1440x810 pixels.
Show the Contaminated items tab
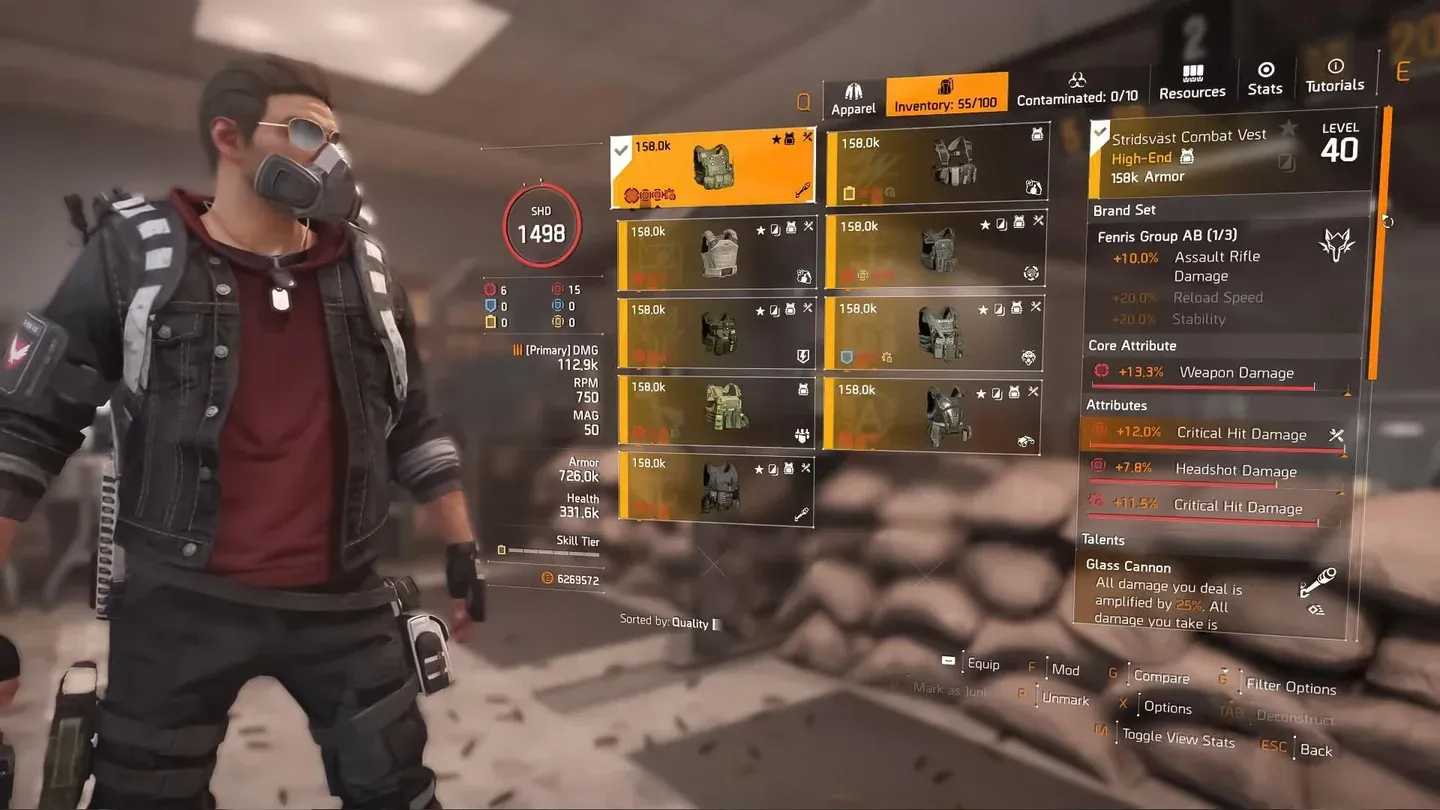point(1077,90)
